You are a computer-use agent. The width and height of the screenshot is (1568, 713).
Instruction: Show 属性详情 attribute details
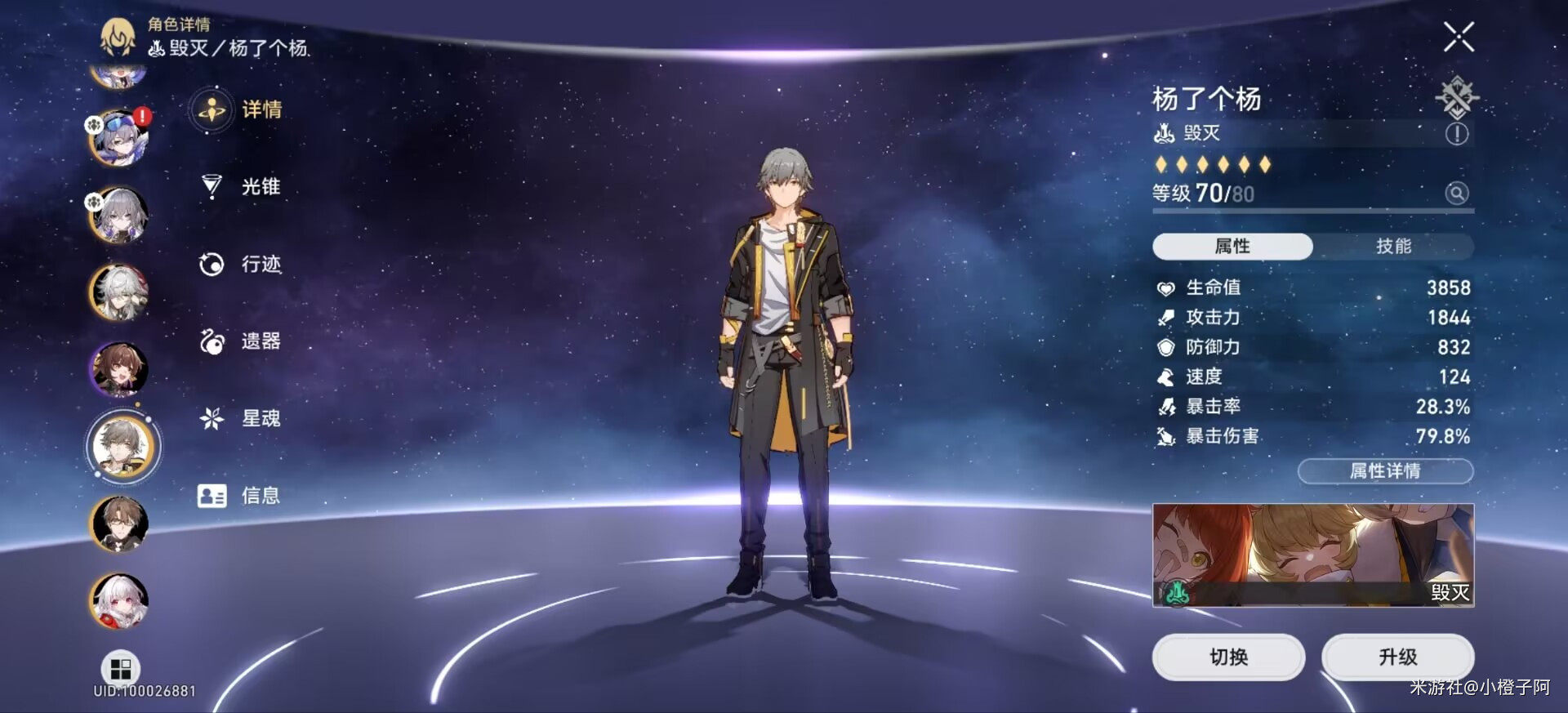1385,471
